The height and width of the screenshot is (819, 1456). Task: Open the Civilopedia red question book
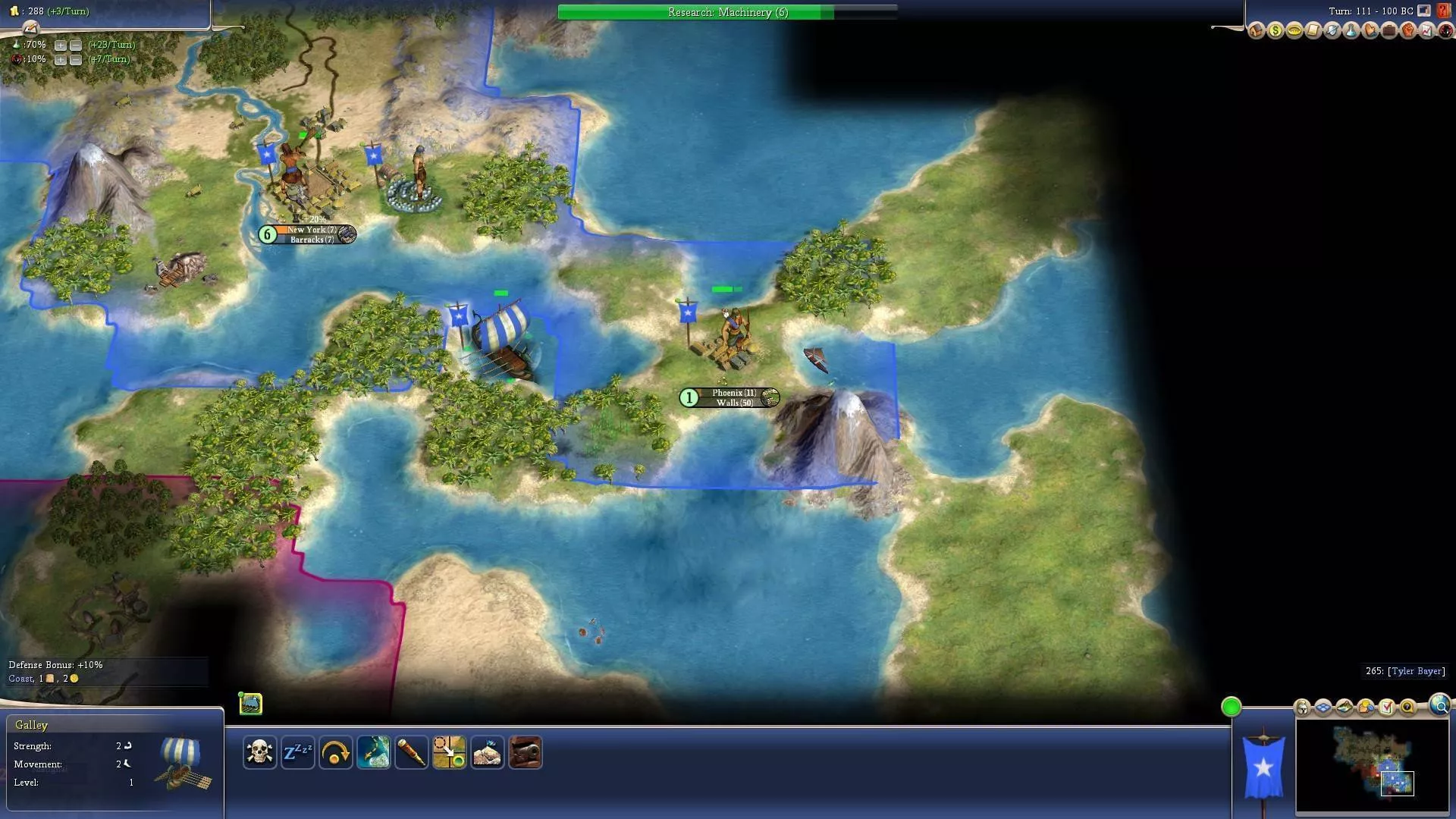click(x=1444, y=11)
